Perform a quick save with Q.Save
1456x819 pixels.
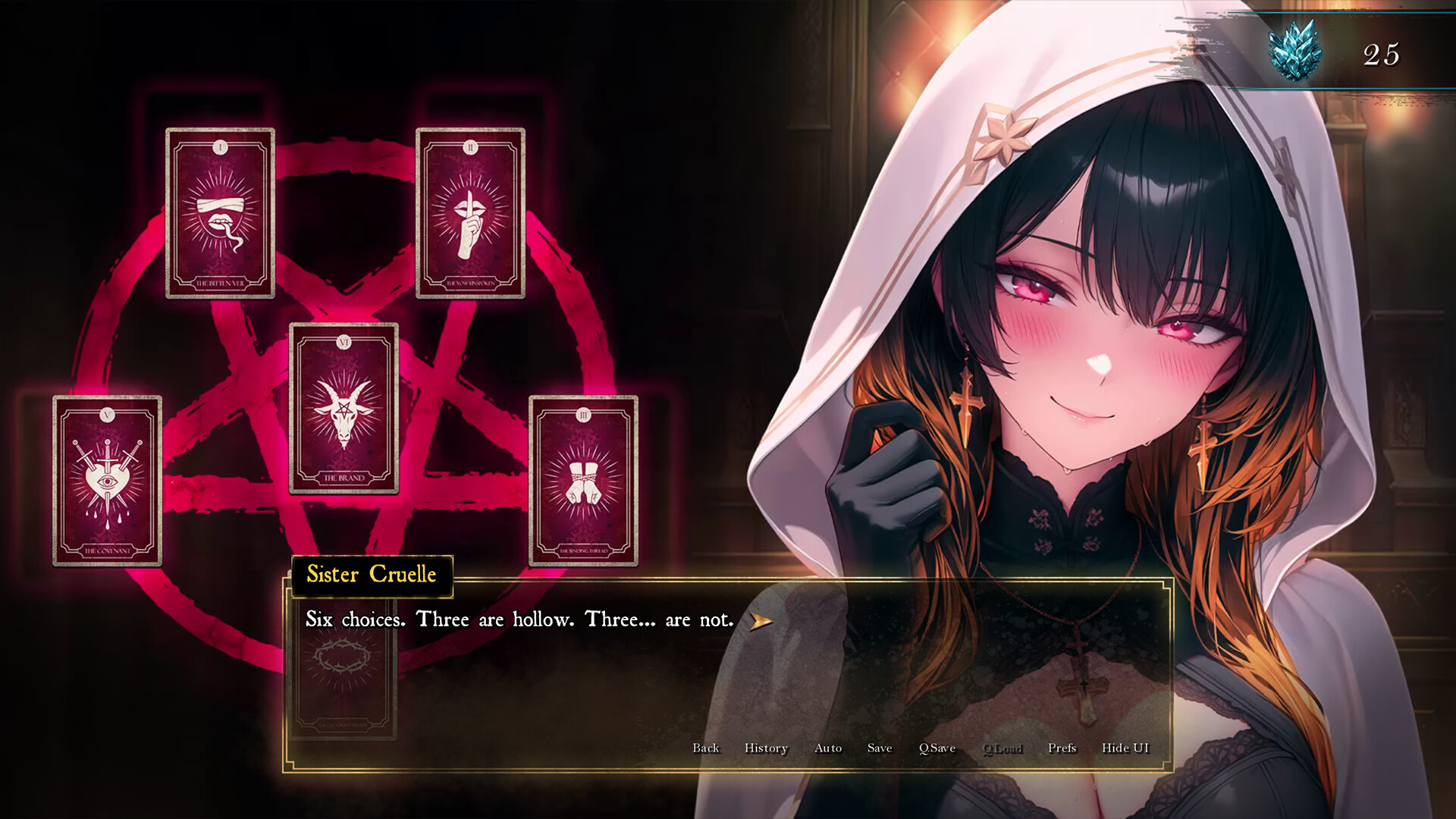937,748
